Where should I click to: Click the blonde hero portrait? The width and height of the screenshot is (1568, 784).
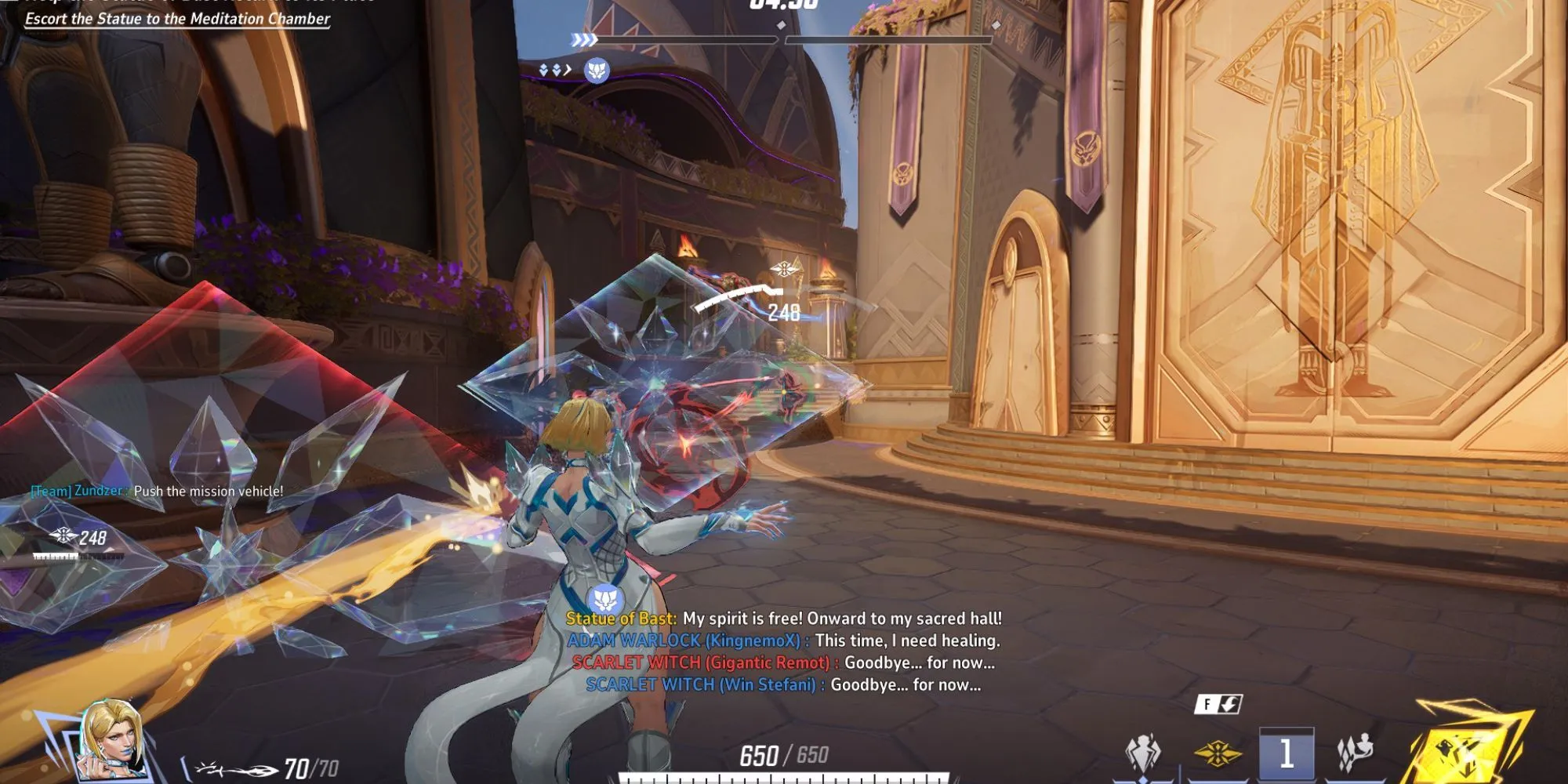coord(114,739)
